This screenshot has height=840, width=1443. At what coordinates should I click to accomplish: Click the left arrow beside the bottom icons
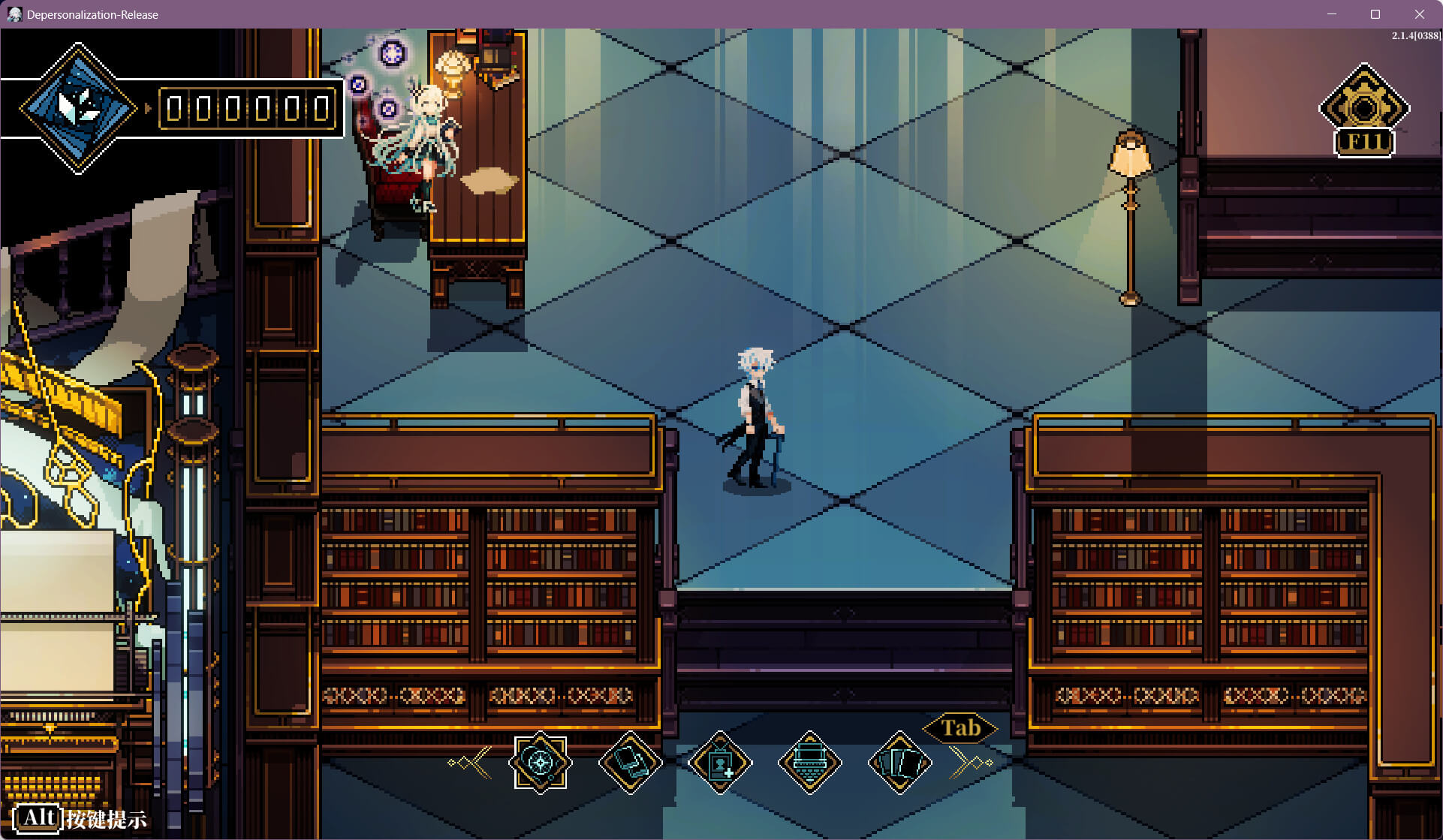471,763
